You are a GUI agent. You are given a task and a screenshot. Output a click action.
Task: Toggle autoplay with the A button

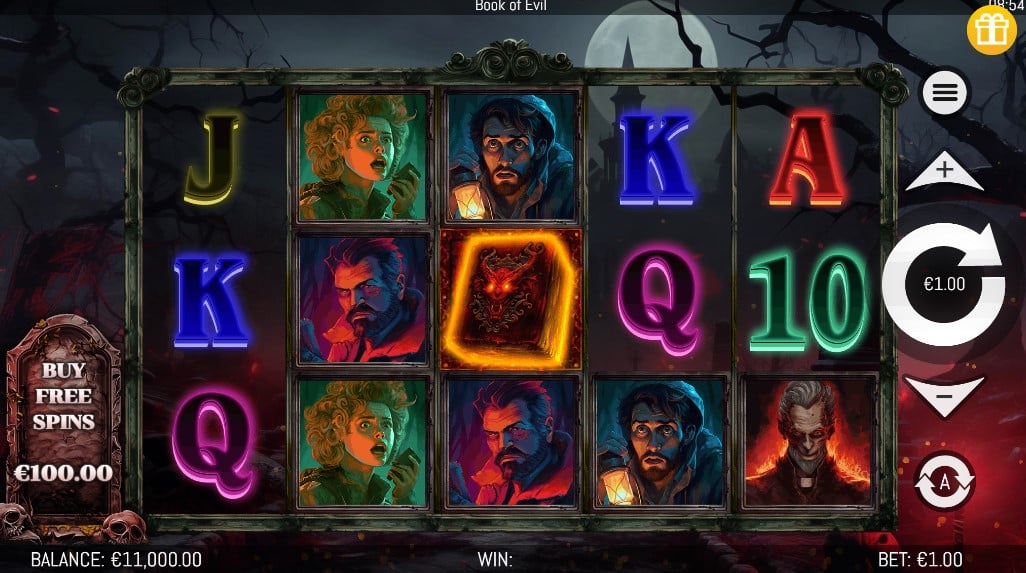coord(944,480)
